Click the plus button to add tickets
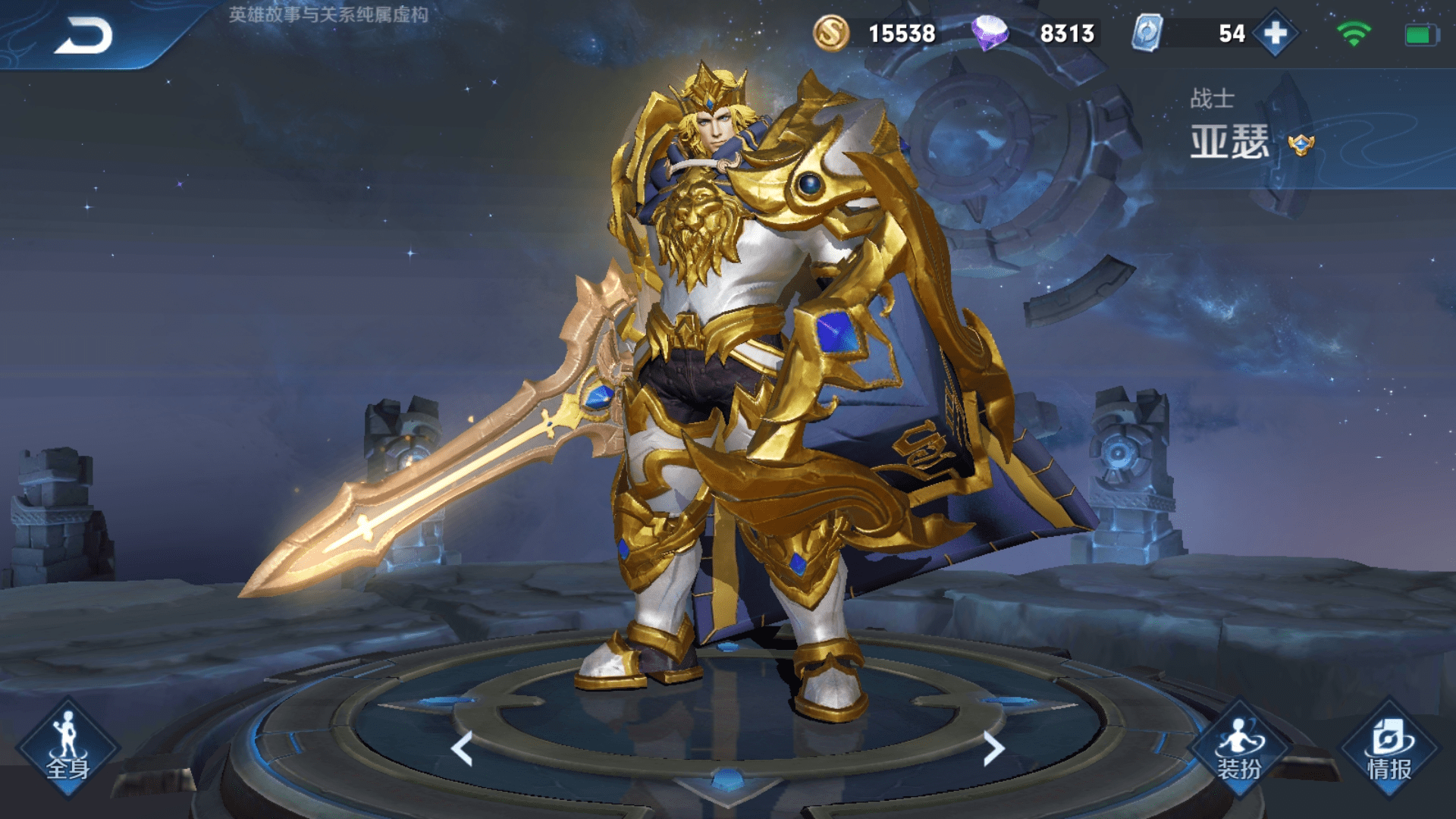 click(x=1276, y=33)
